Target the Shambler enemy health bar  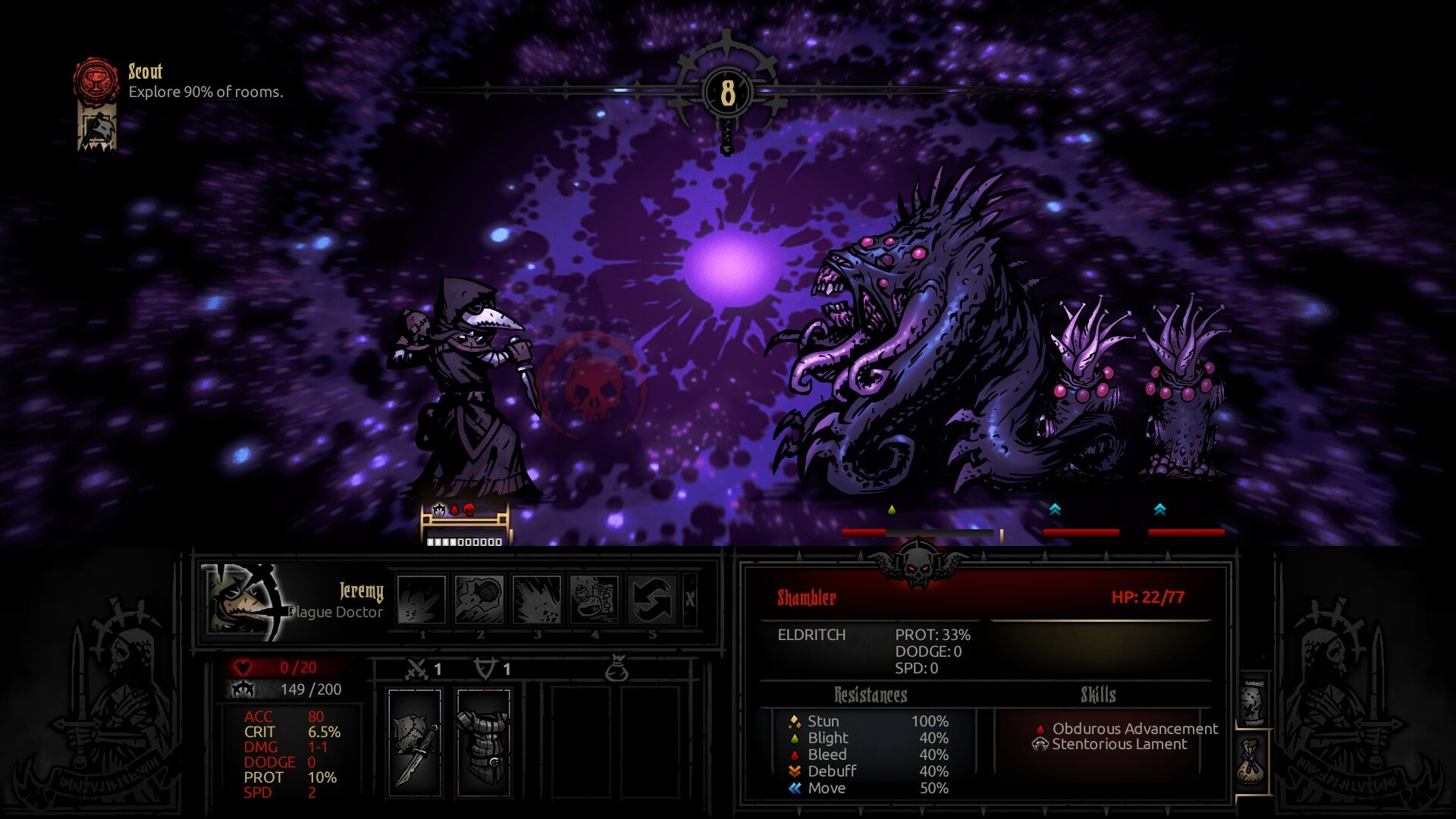921,533
